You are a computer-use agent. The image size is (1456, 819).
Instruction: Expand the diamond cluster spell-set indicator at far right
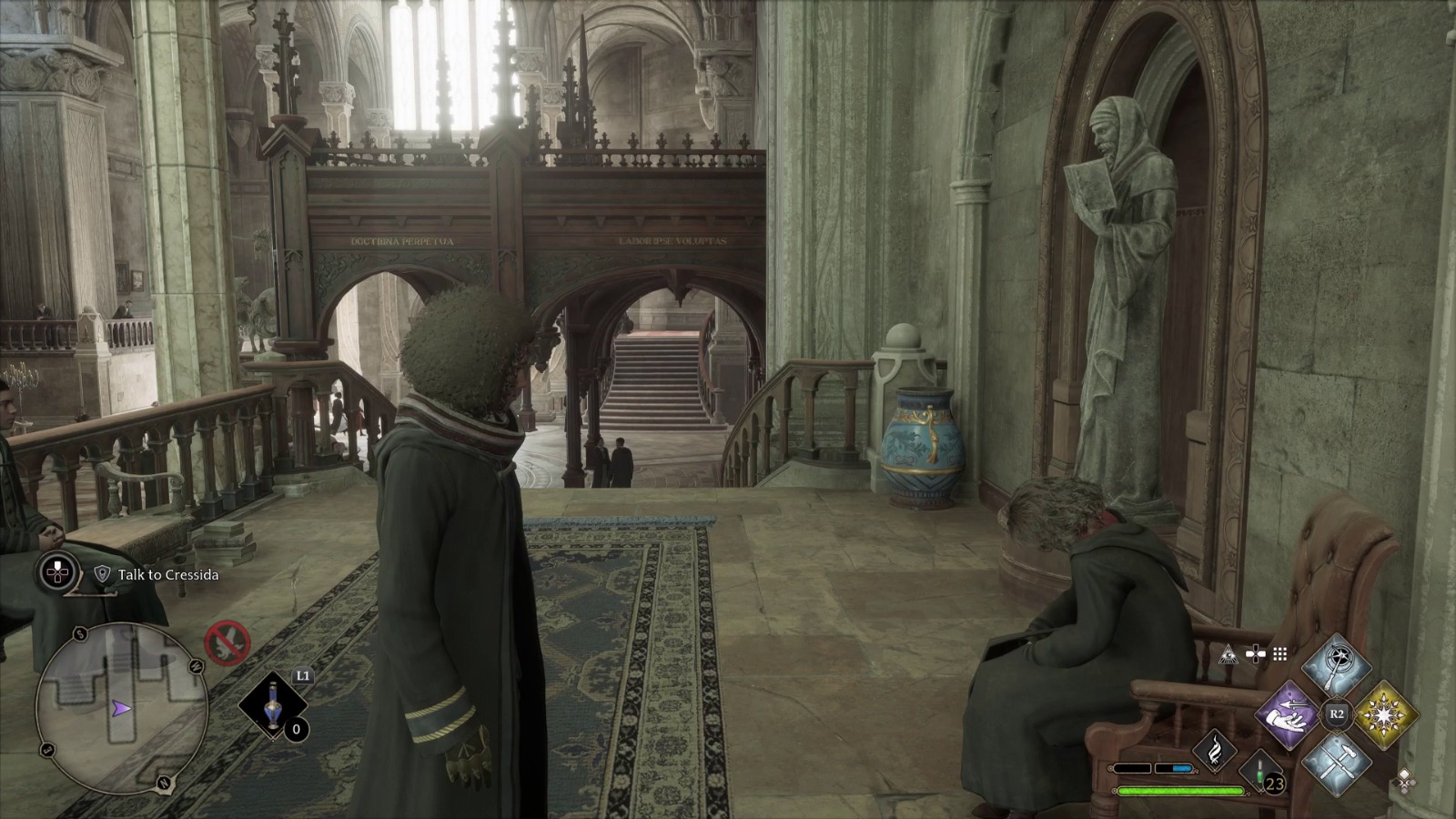coord(1403,782)
